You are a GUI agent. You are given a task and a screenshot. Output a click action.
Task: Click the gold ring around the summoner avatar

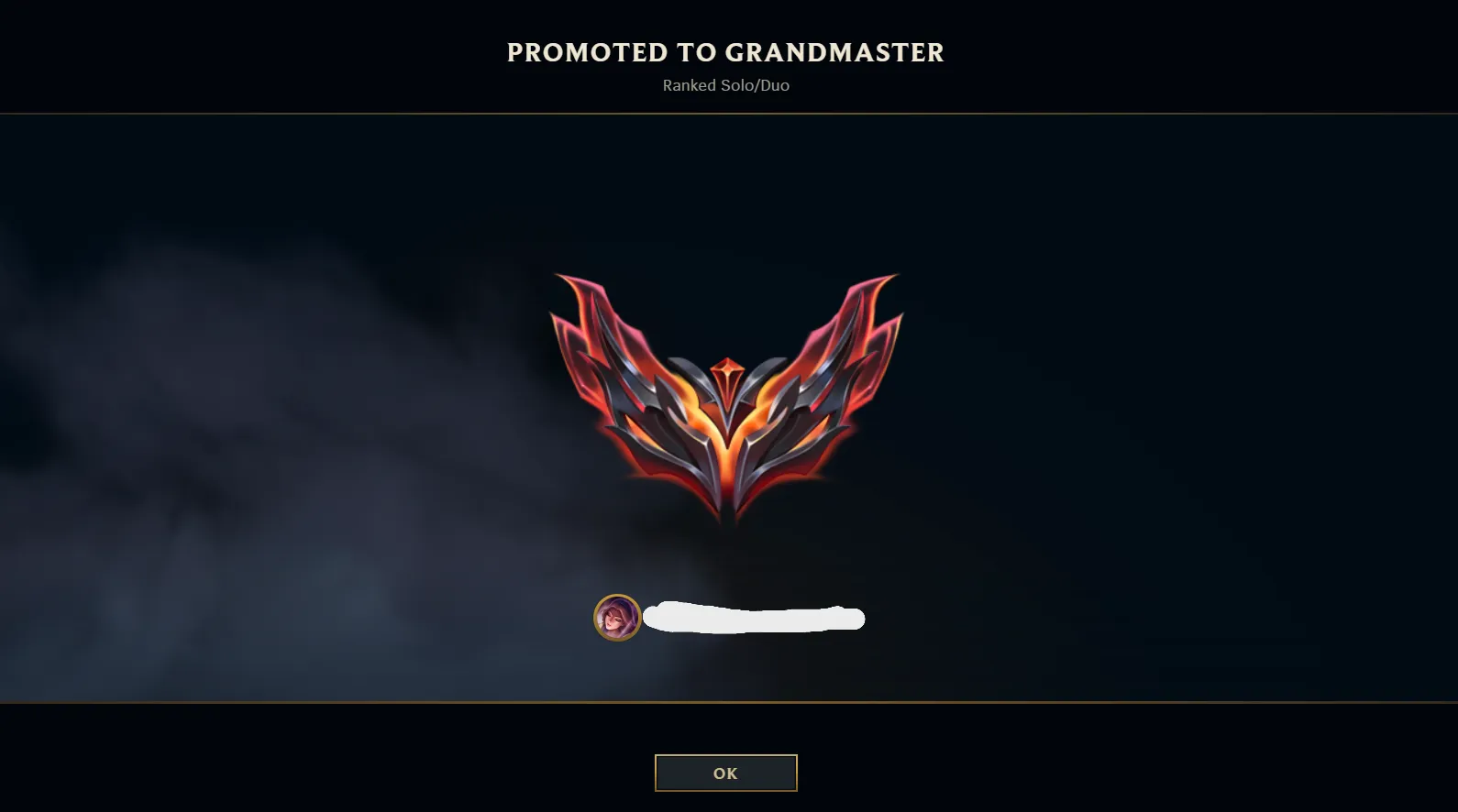(x=620, y=594)
